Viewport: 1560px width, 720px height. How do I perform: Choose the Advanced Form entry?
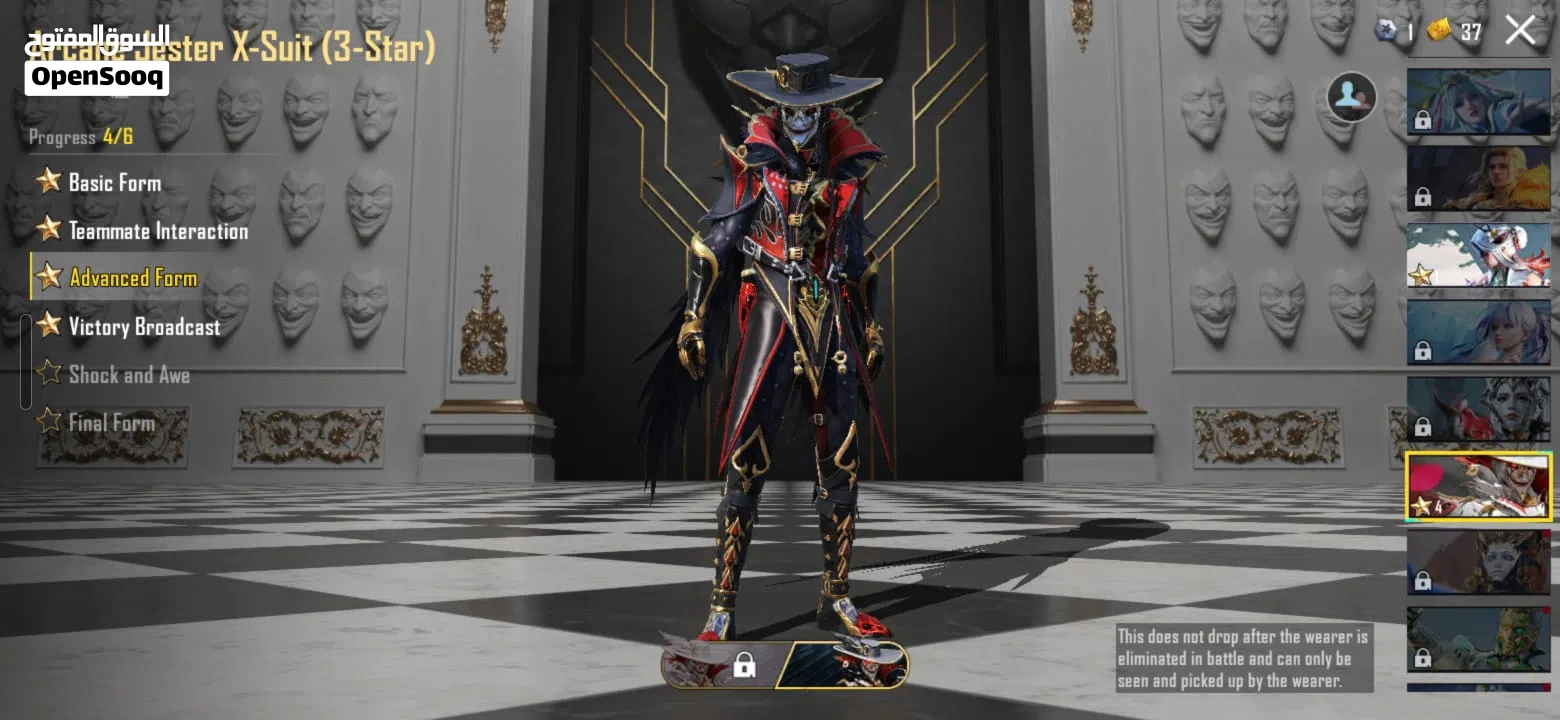(x=131, y=278)
